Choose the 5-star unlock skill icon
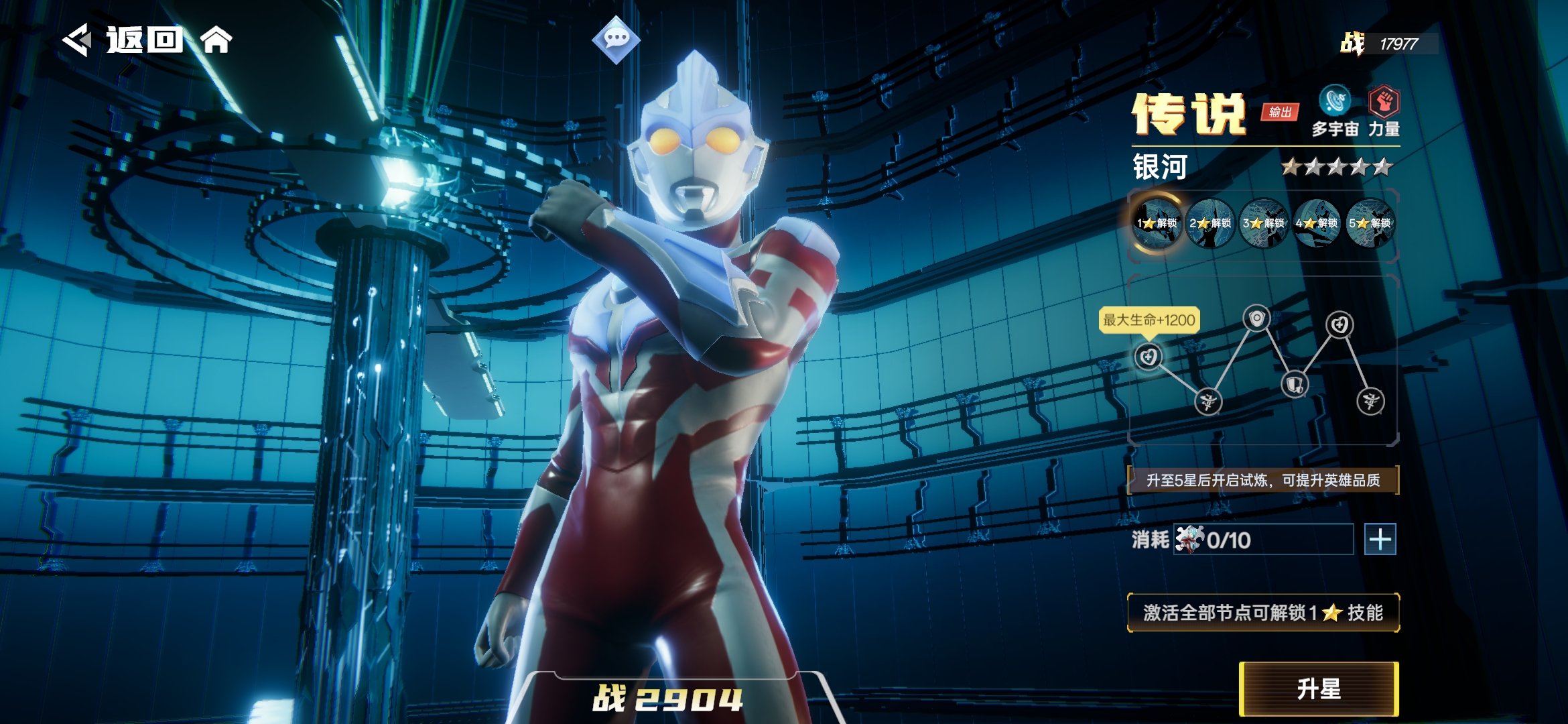The image size is (1568, 724). [x=1370, y=223]
